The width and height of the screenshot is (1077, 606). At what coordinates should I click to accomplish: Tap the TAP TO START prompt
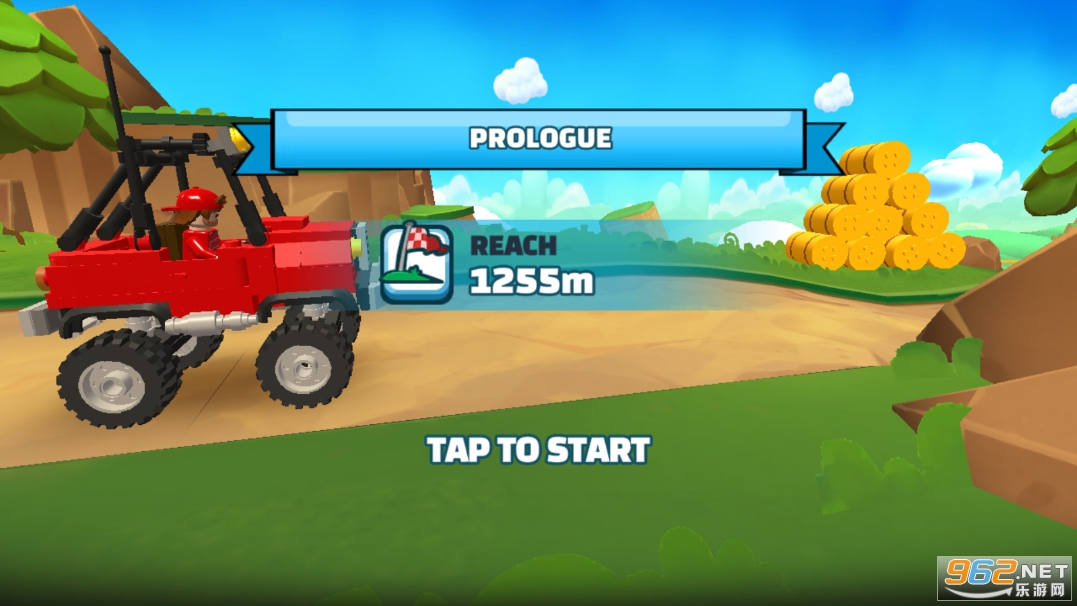pyautogui.click(x=538, y=450)
